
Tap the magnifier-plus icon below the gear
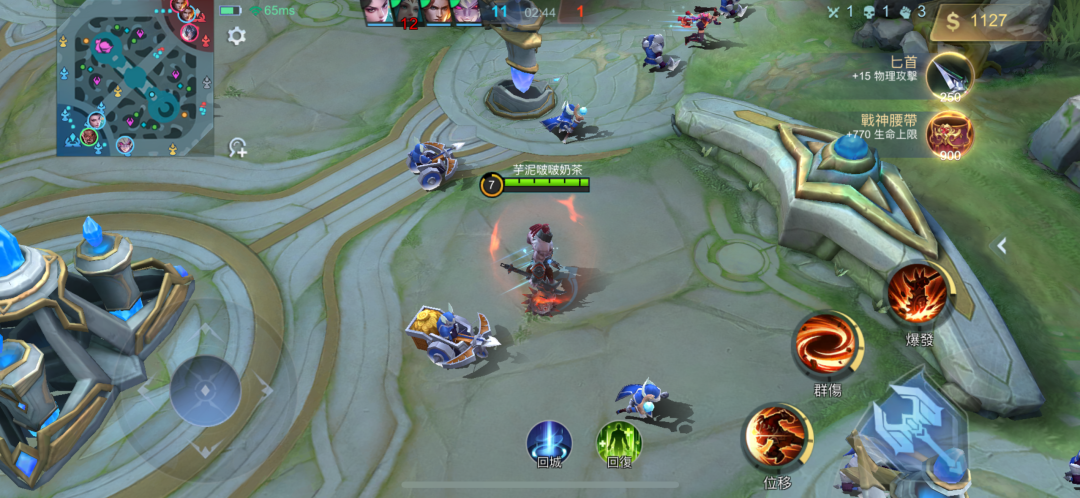coord(237,148)
